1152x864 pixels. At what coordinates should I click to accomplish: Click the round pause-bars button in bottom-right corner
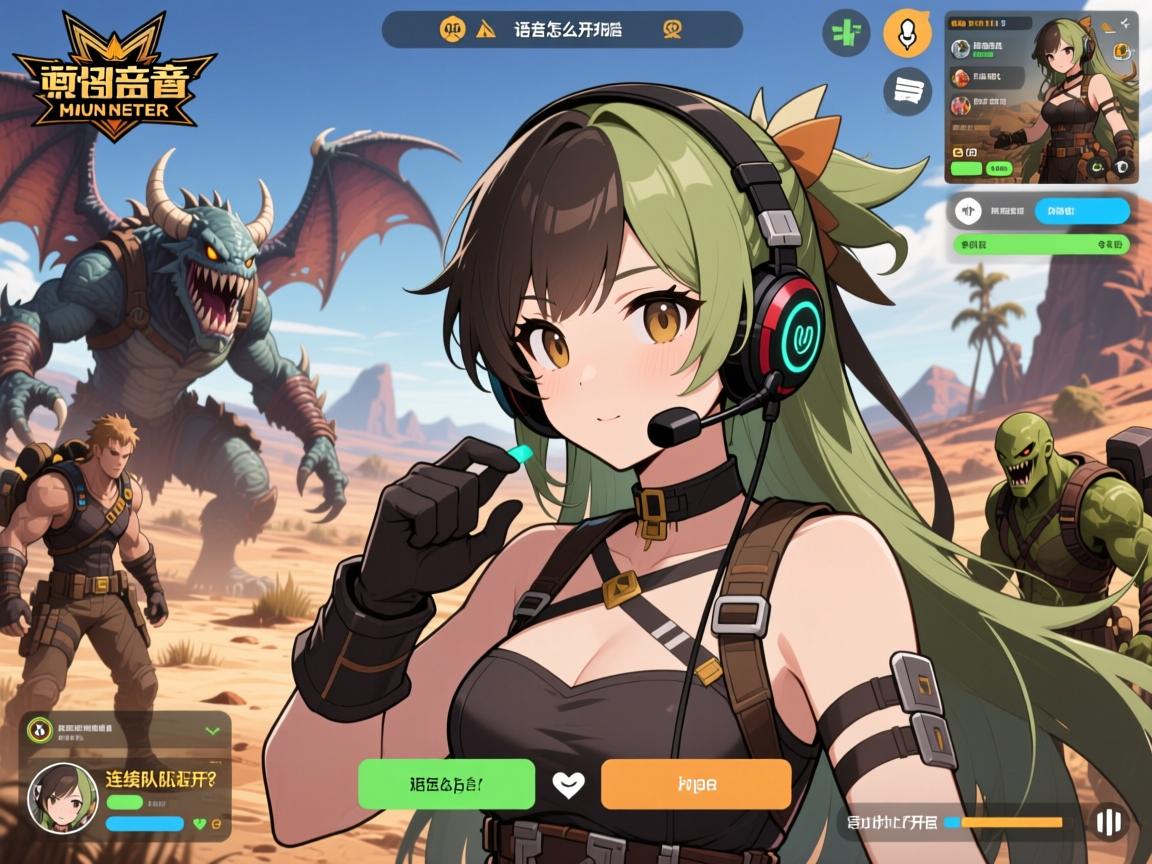tap(1108, 822)
